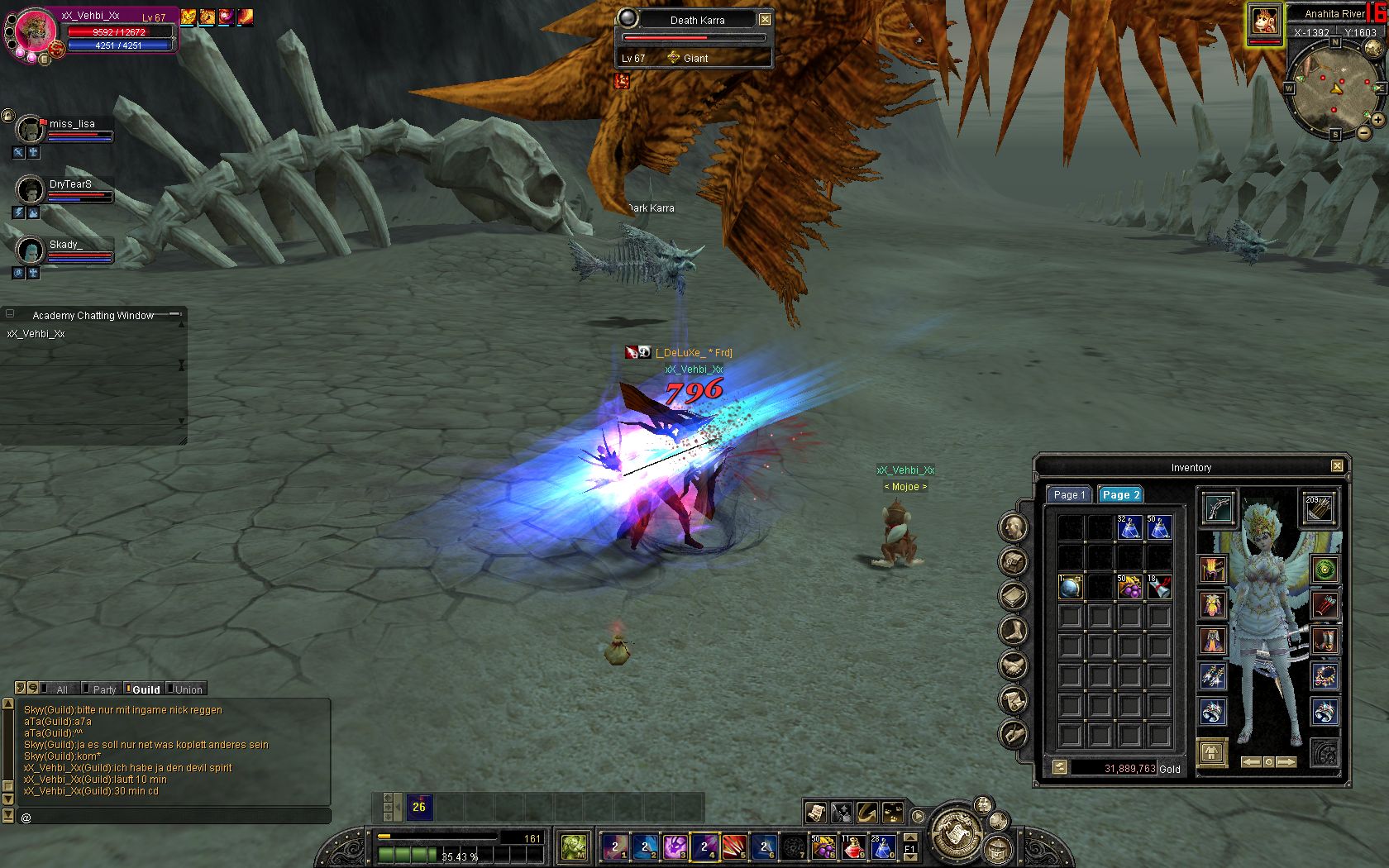
Task: Click the equipped boots slot
Action: coord(1325,641)
